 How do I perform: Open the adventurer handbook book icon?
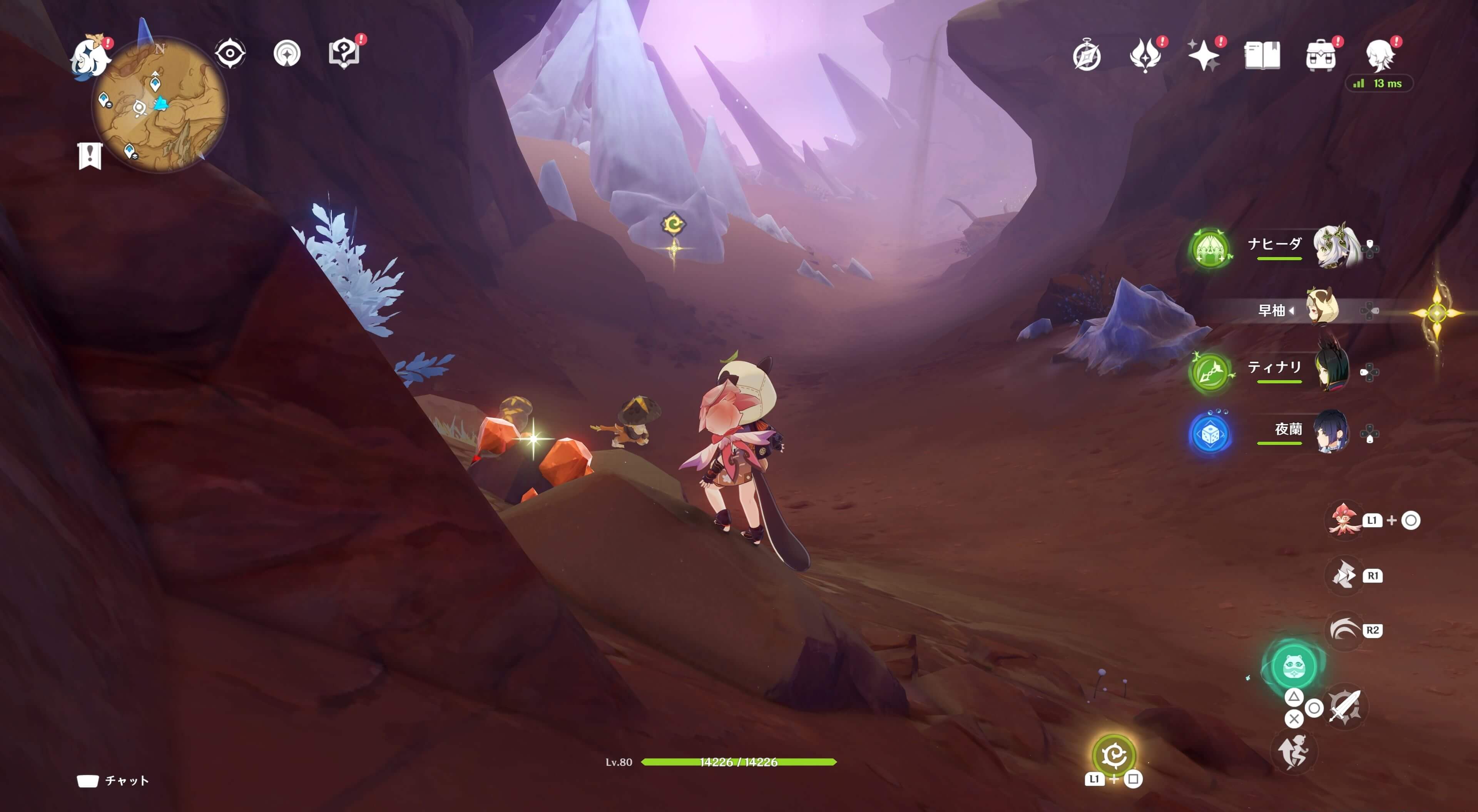tap(1262, 56)
